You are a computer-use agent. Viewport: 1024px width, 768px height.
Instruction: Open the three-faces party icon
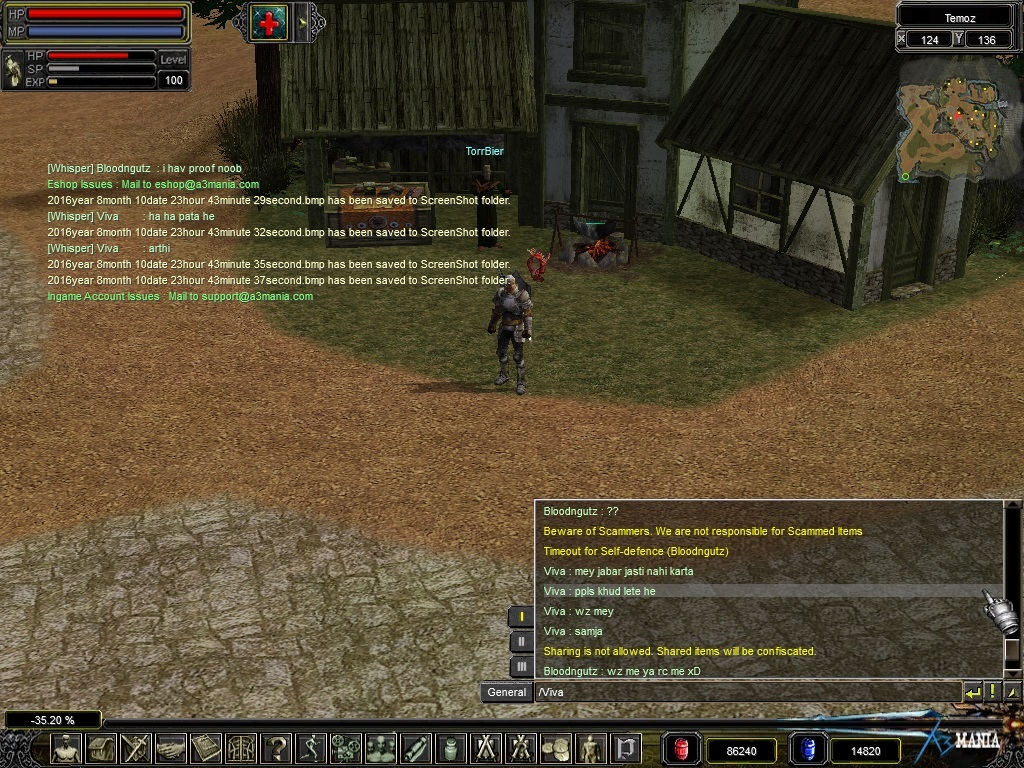381,749
